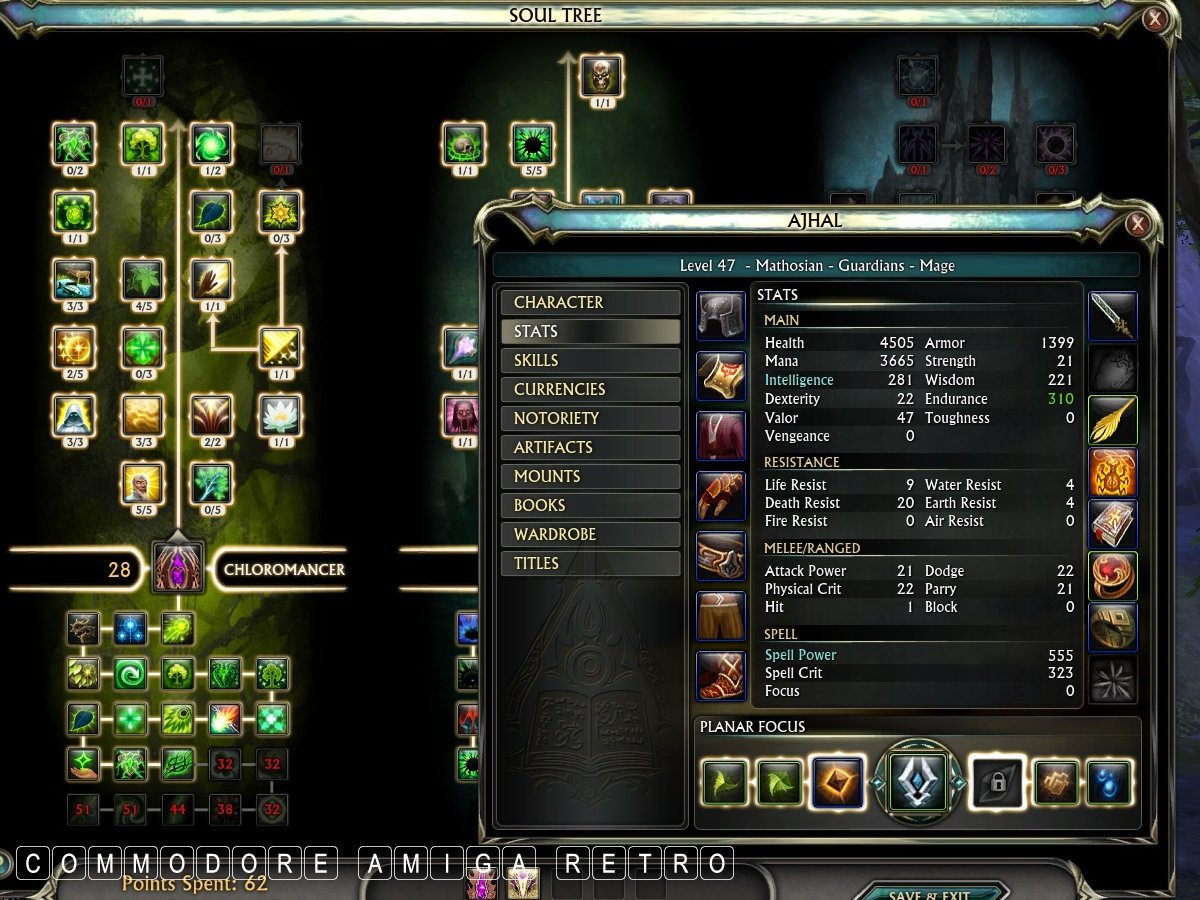Click the locked planar focus slot
Screen dimensions: 1200x900
pos(996,782)
